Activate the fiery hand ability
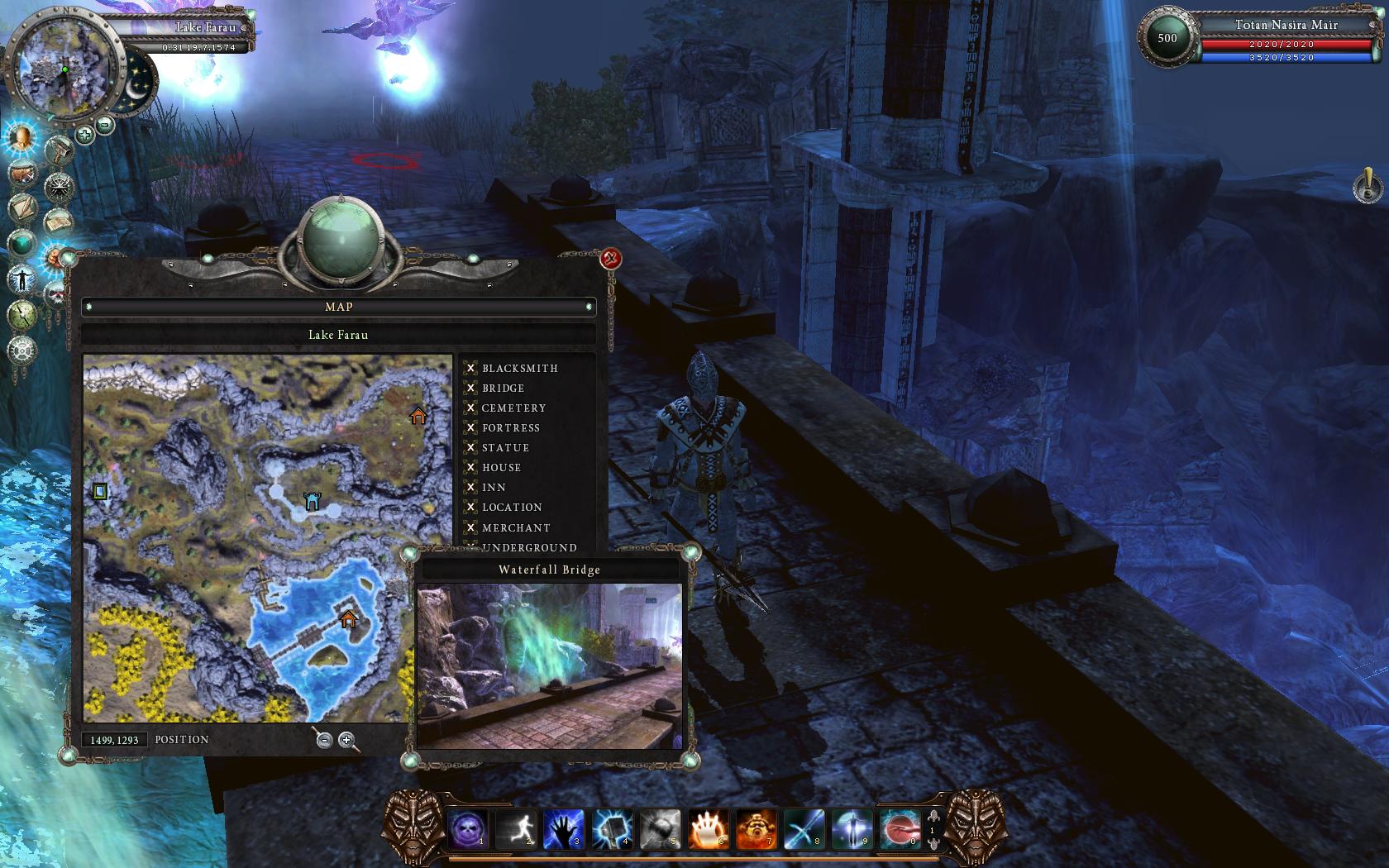Screen dimensions: 1389x868 click(708, 828)
